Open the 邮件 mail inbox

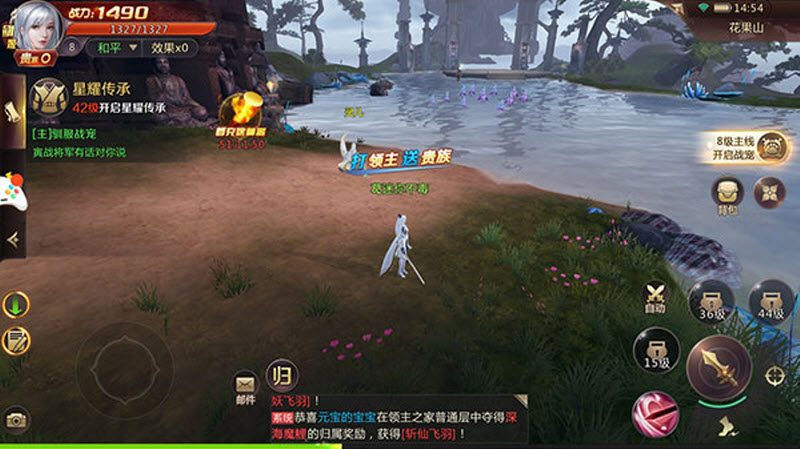245,386
